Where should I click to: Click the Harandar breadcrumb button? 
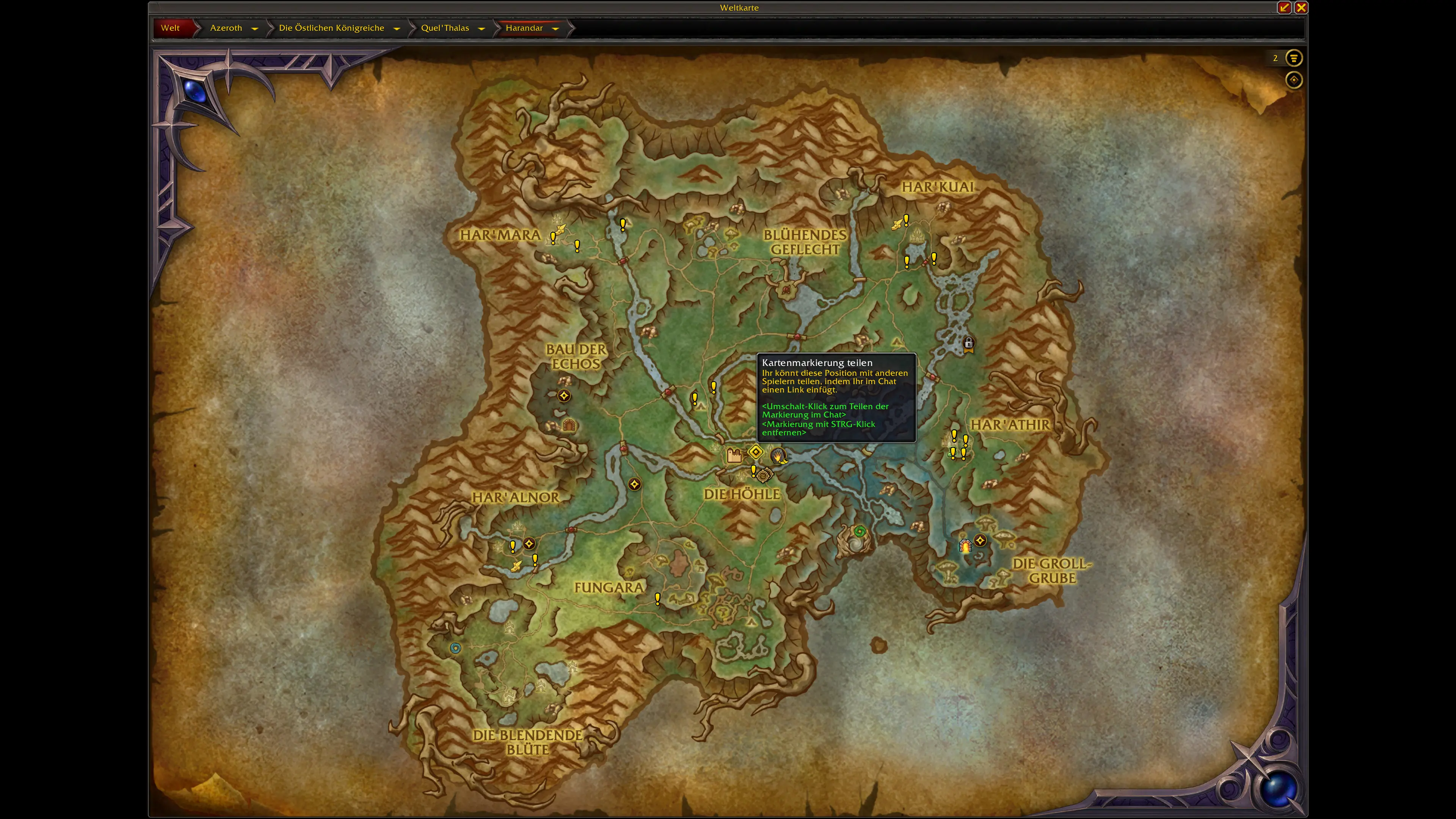tap(524, 28)
